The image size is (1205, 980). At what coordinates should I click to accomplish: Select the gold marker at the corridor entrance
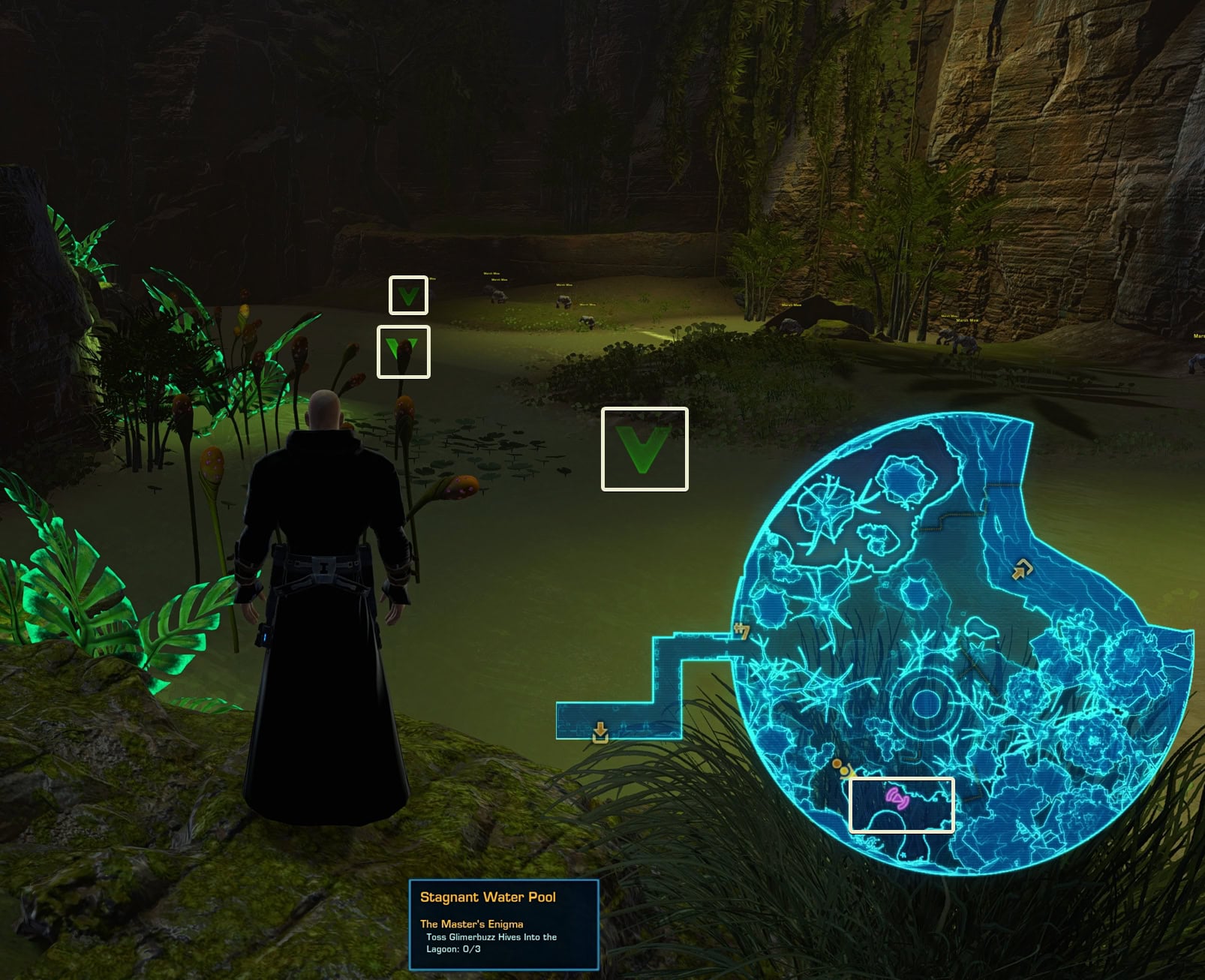[x=742, y=632]
